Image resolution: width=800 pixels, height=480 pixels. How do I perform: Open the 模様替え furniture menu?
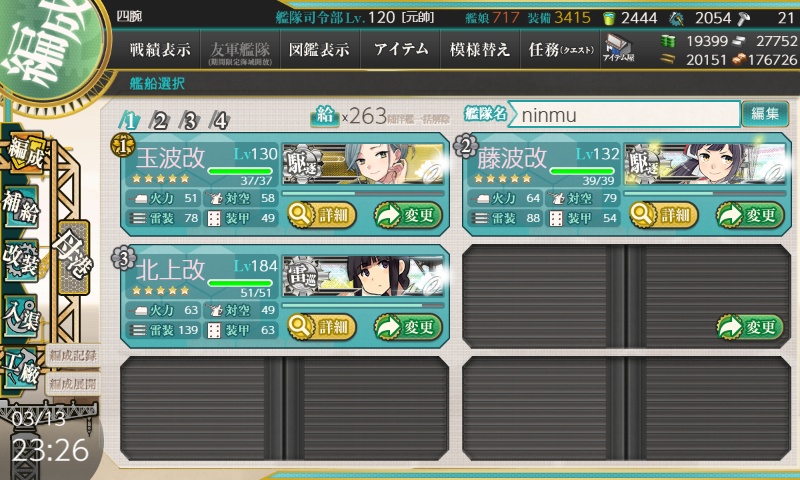coord(480,49)
